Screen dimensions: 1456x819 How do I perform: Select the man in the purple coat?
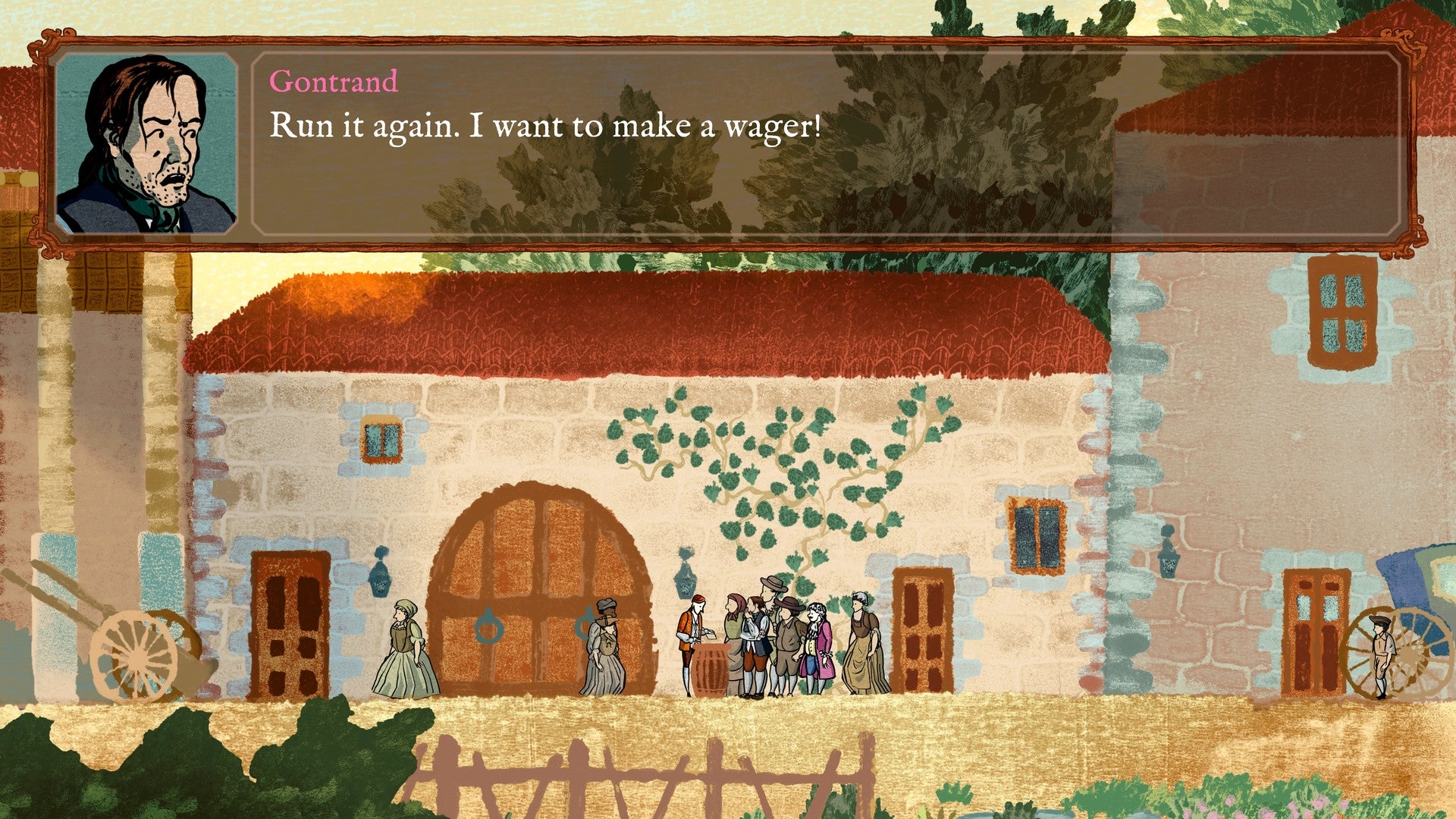click(x=817, y=637)
